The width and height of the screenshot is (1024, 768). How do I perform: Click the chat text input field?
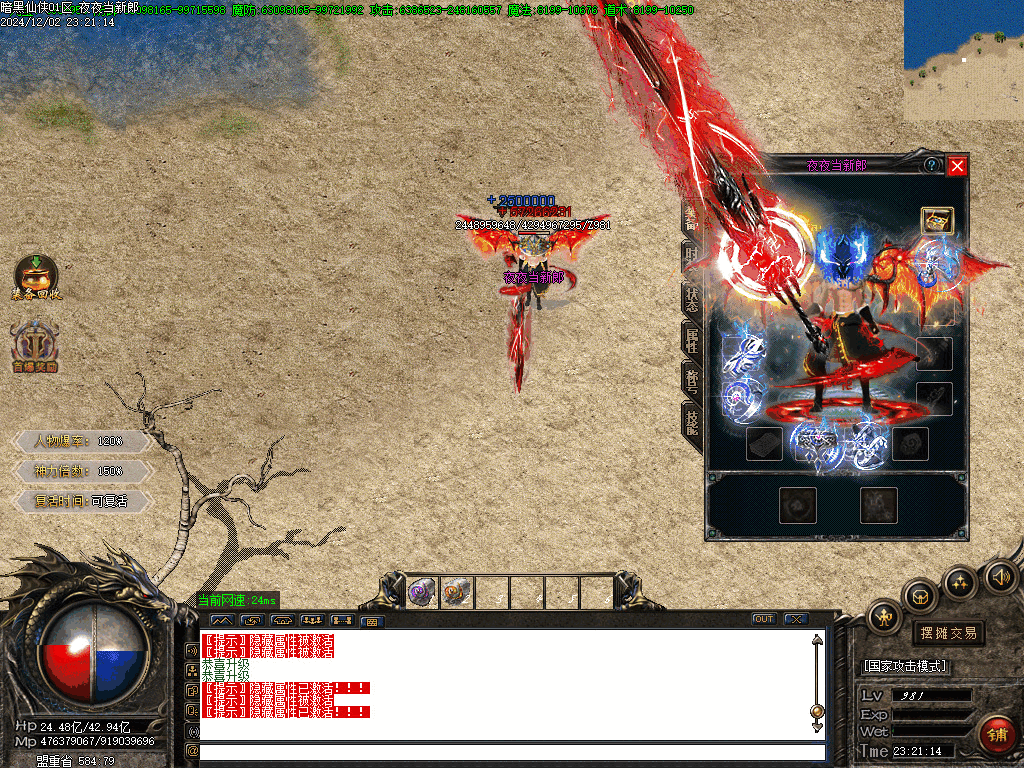pyautogui.click(x=512, y=752)
